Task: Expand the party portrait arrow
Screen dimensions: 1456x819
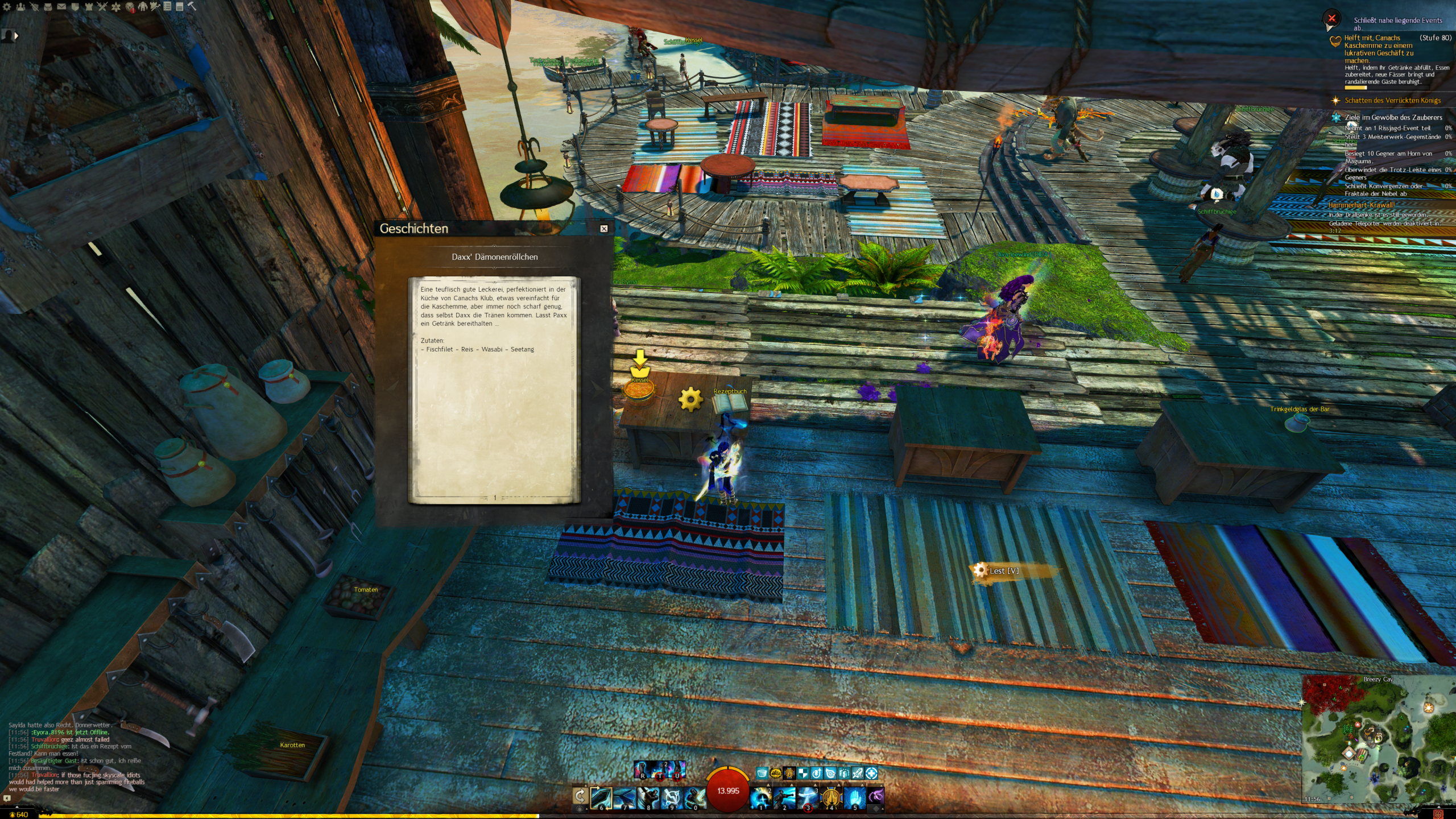Action: click(x=16, y=36)
